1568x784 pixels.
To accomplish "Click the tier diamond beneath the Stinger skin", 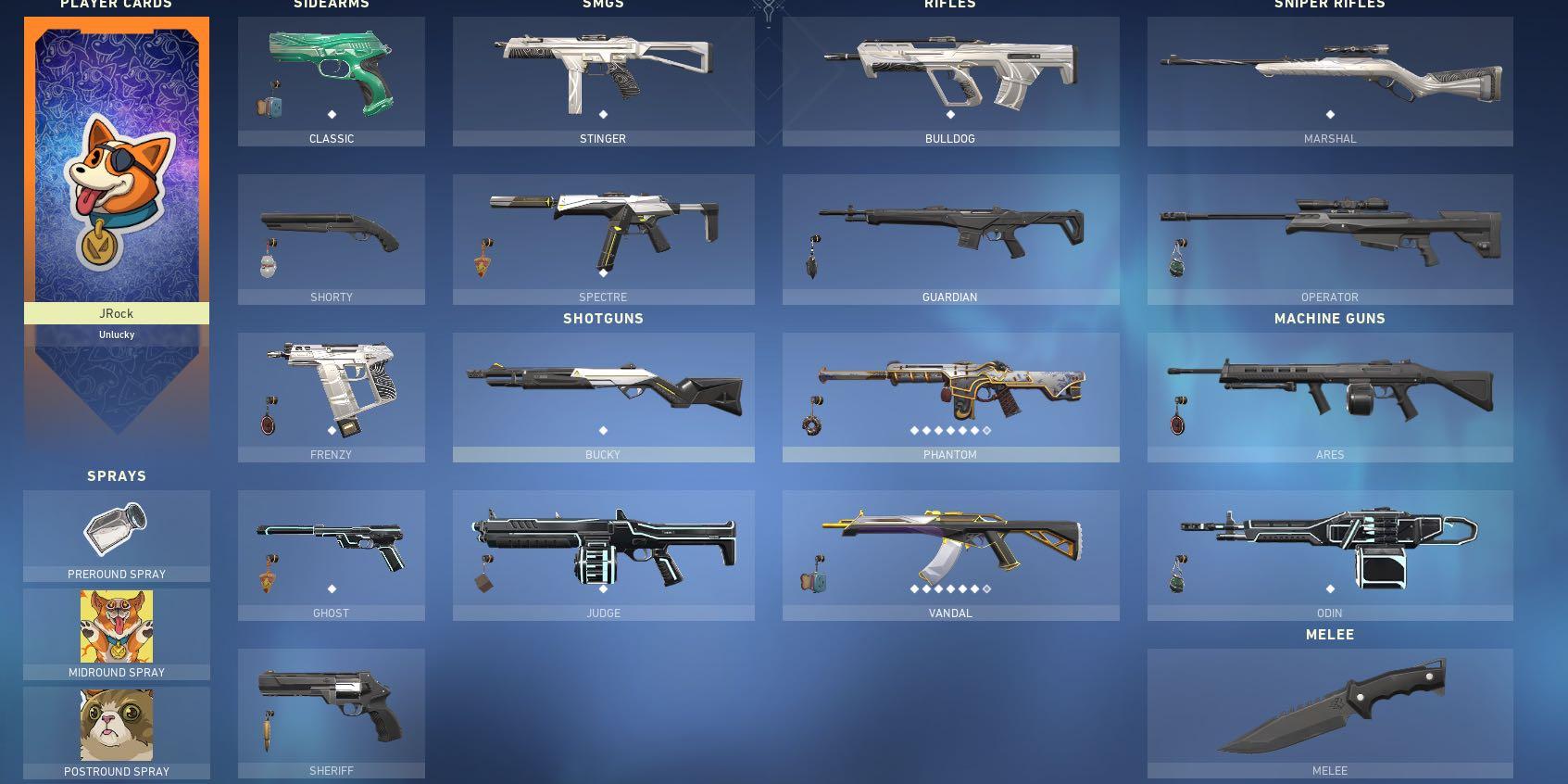I will pos(603,115).
